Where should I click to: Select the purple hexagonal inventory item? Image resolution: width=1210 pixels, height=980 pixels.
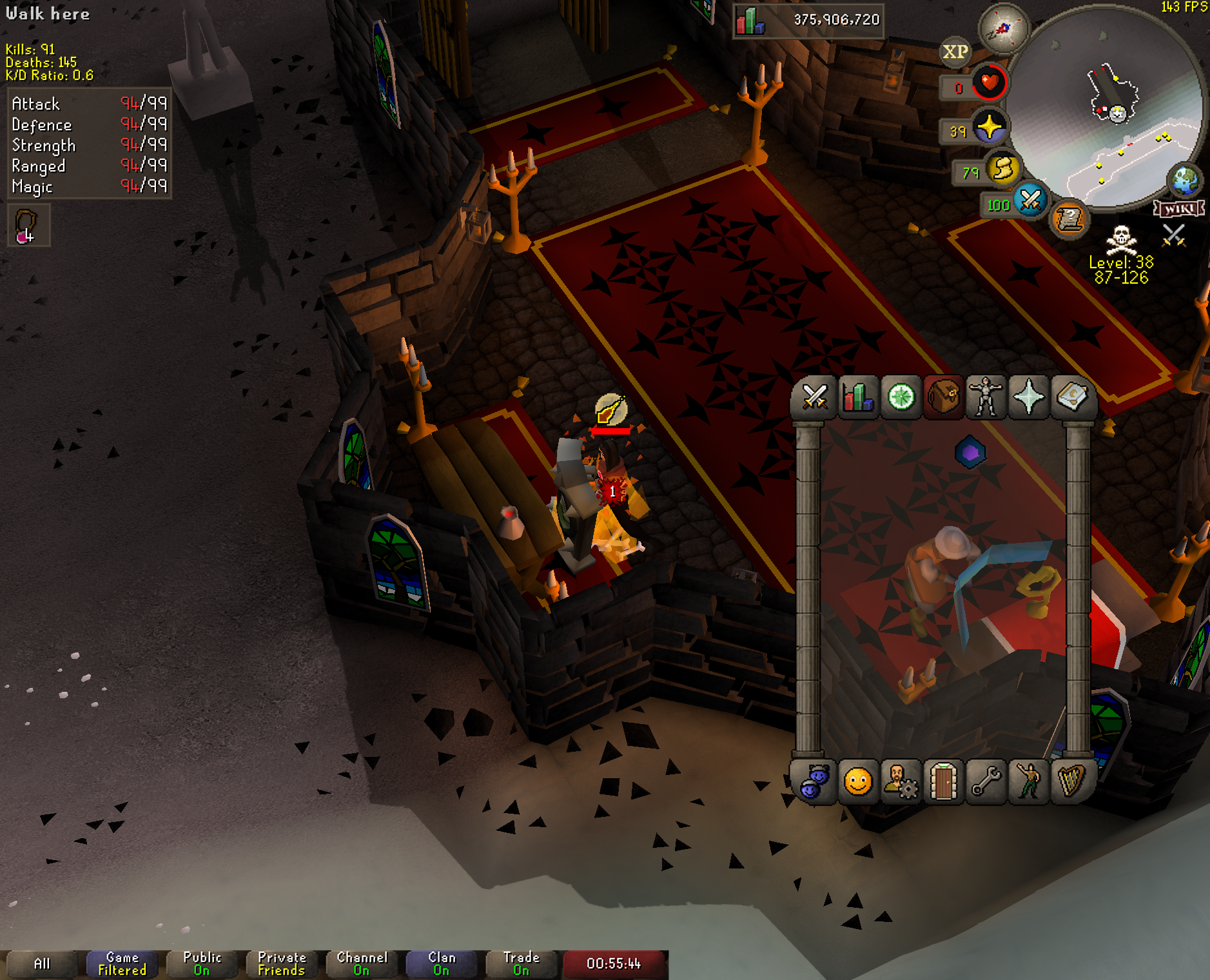click(970, 453)
